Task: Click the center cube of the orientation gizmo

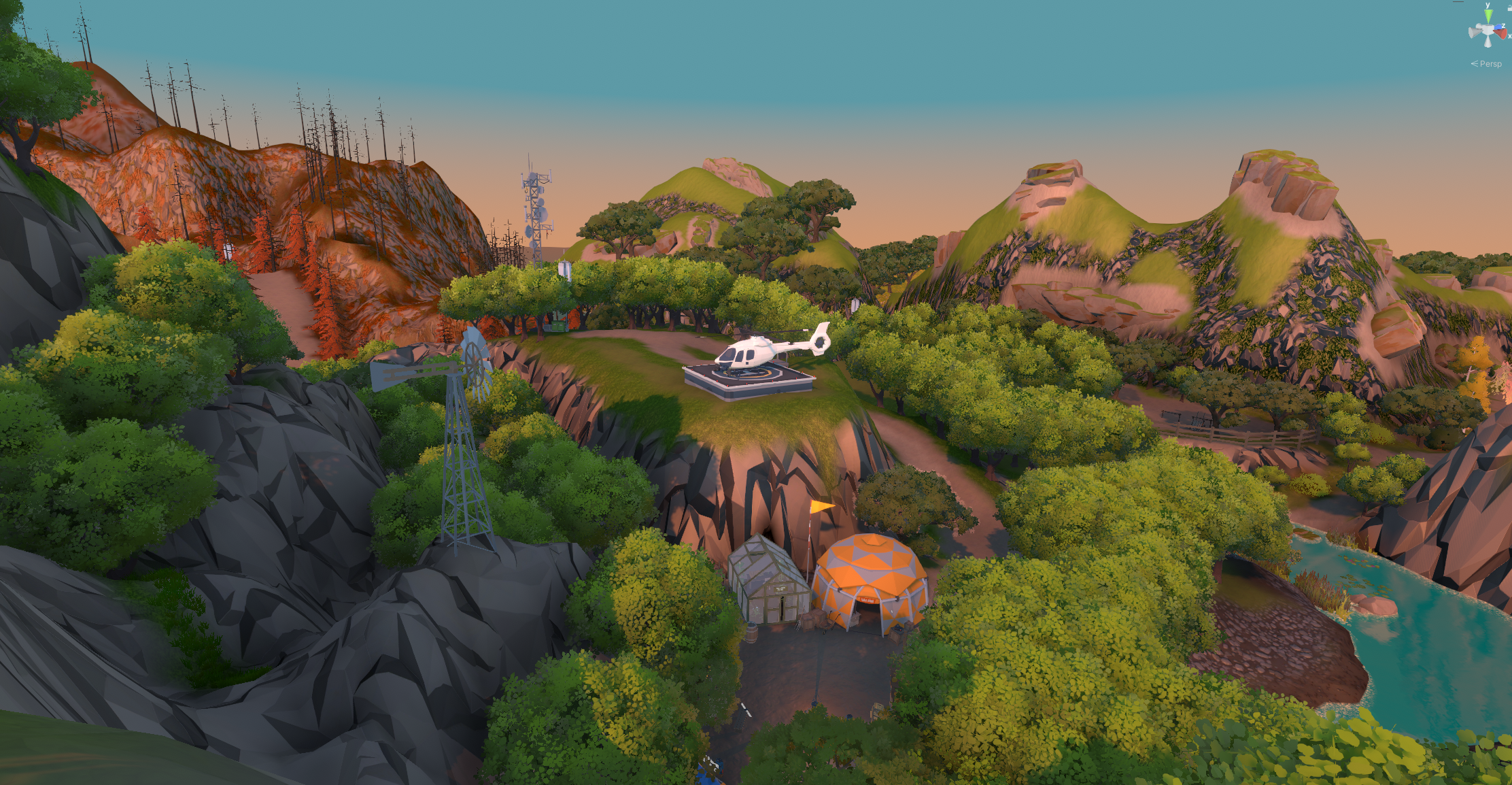Action: (1488, 31)
